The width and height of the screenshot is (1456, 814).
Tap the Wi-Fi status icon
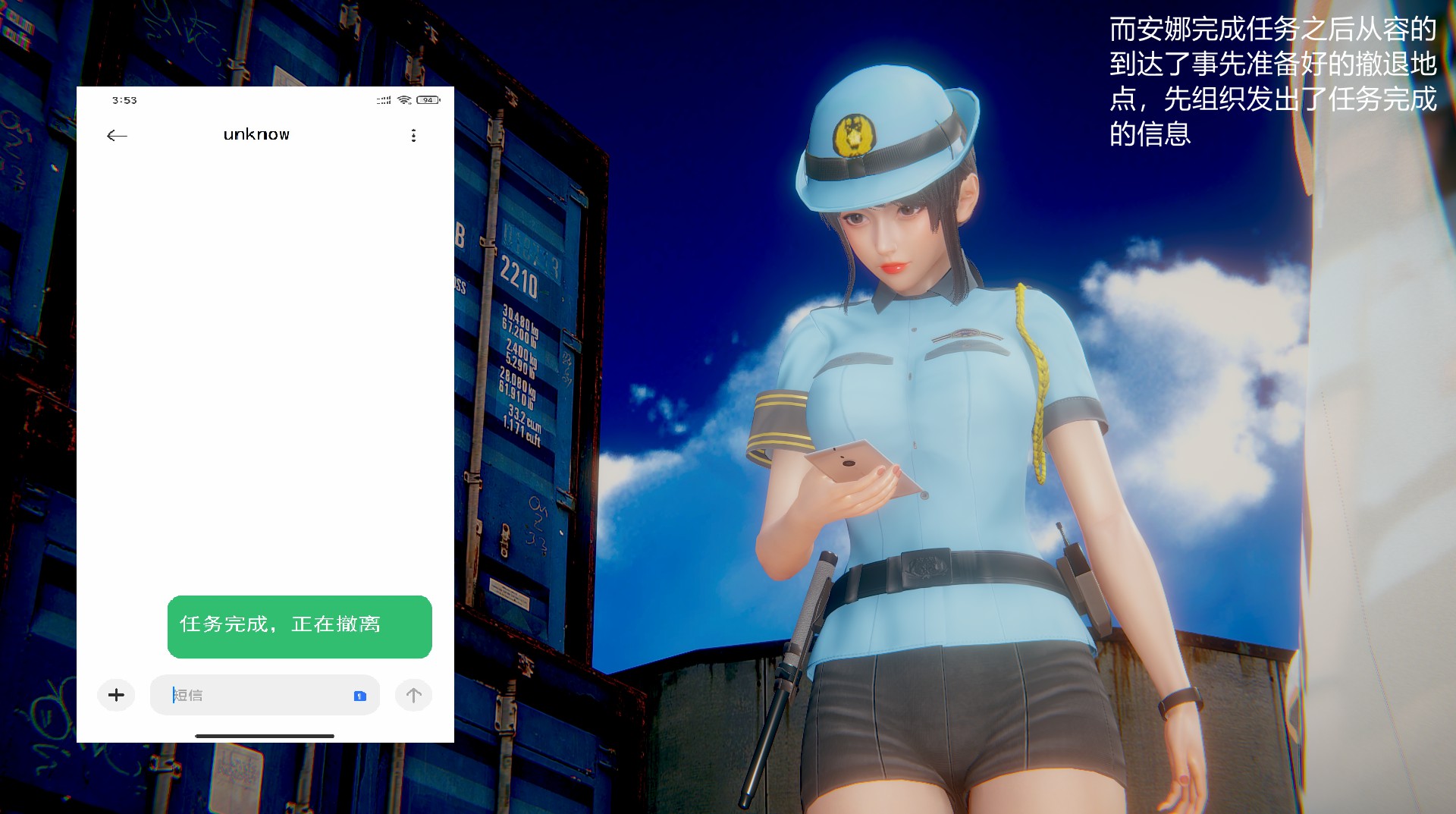pos(403,99)
